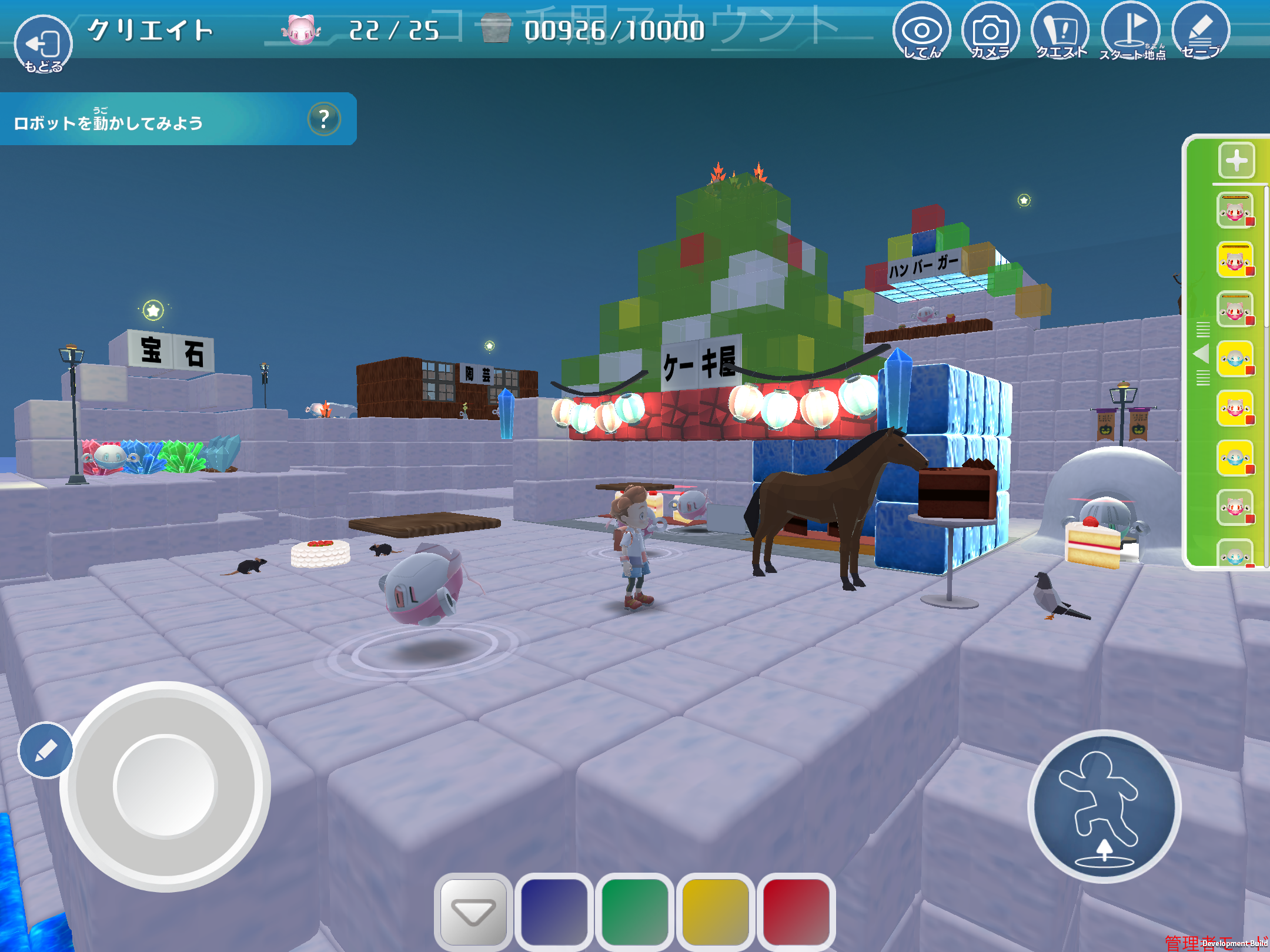1270x952 pixels.
Task: Expand the palette with the down-arrow button
Action: click(473, 912)
